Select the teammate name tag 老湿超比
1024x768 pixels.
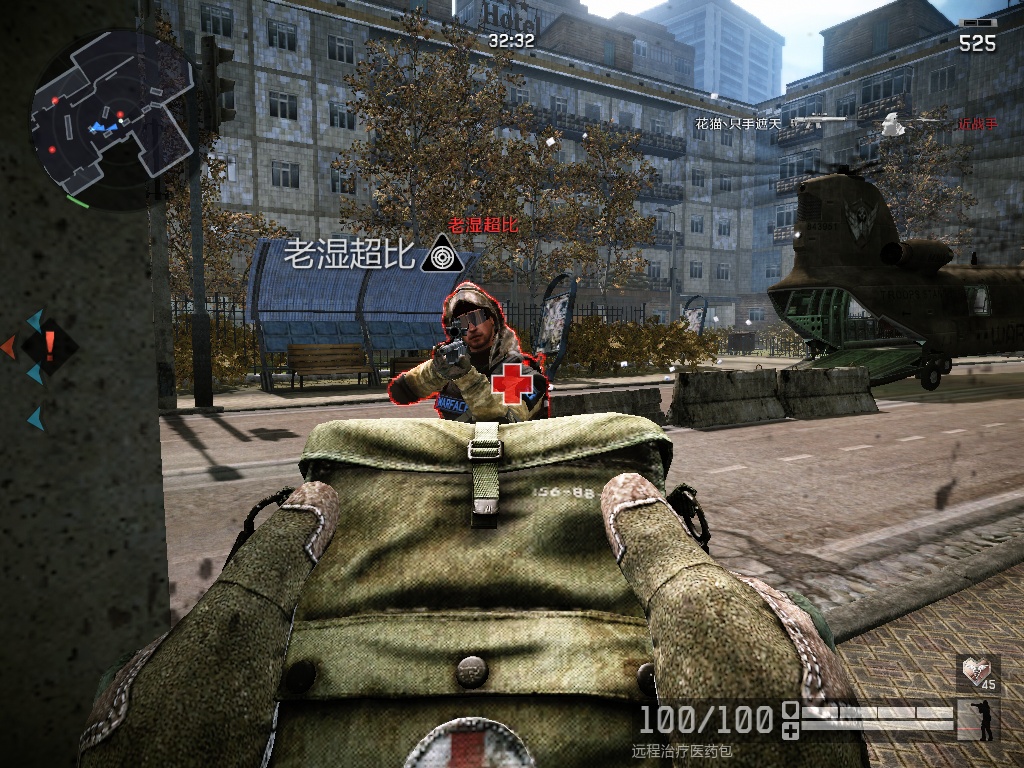349,255
